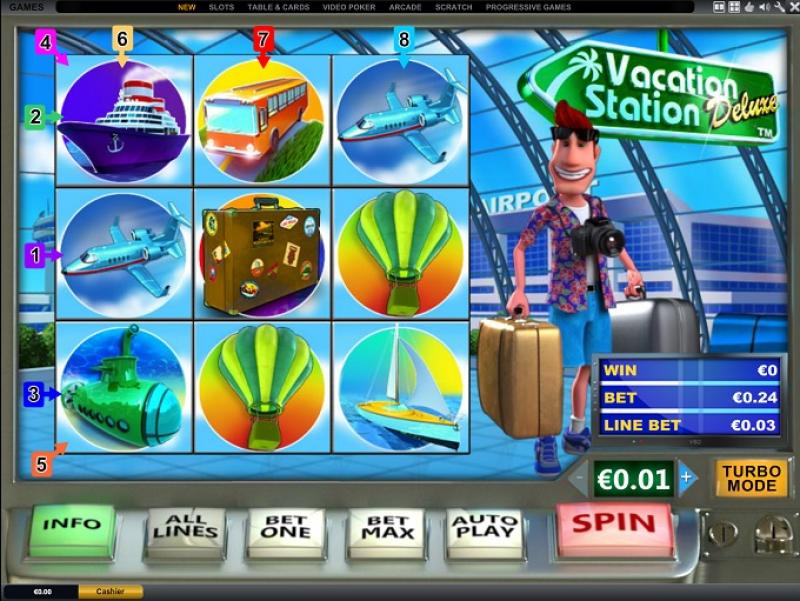Open the VIDEO POKER category

click(349, 7)
